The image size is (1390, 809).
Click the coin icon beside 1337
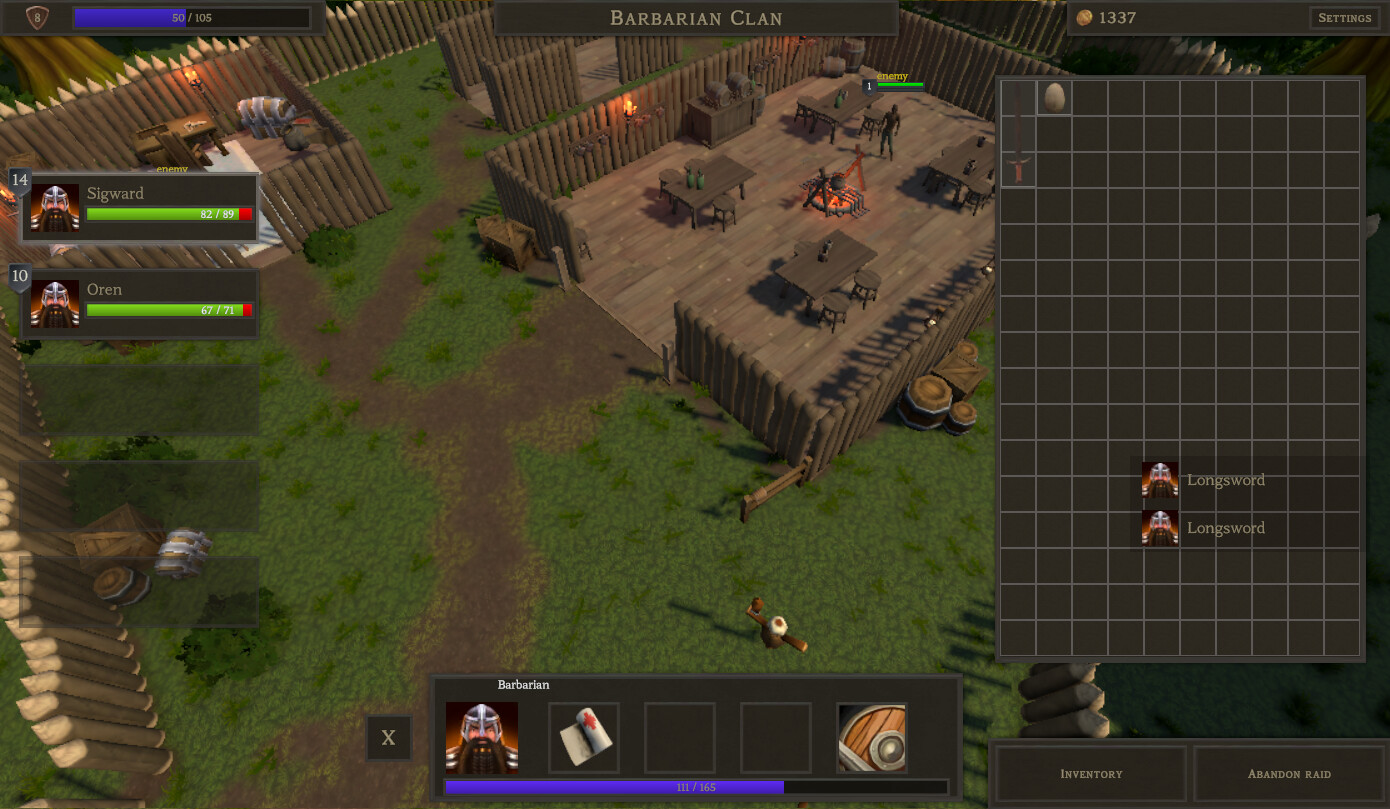coord(1085,17)
